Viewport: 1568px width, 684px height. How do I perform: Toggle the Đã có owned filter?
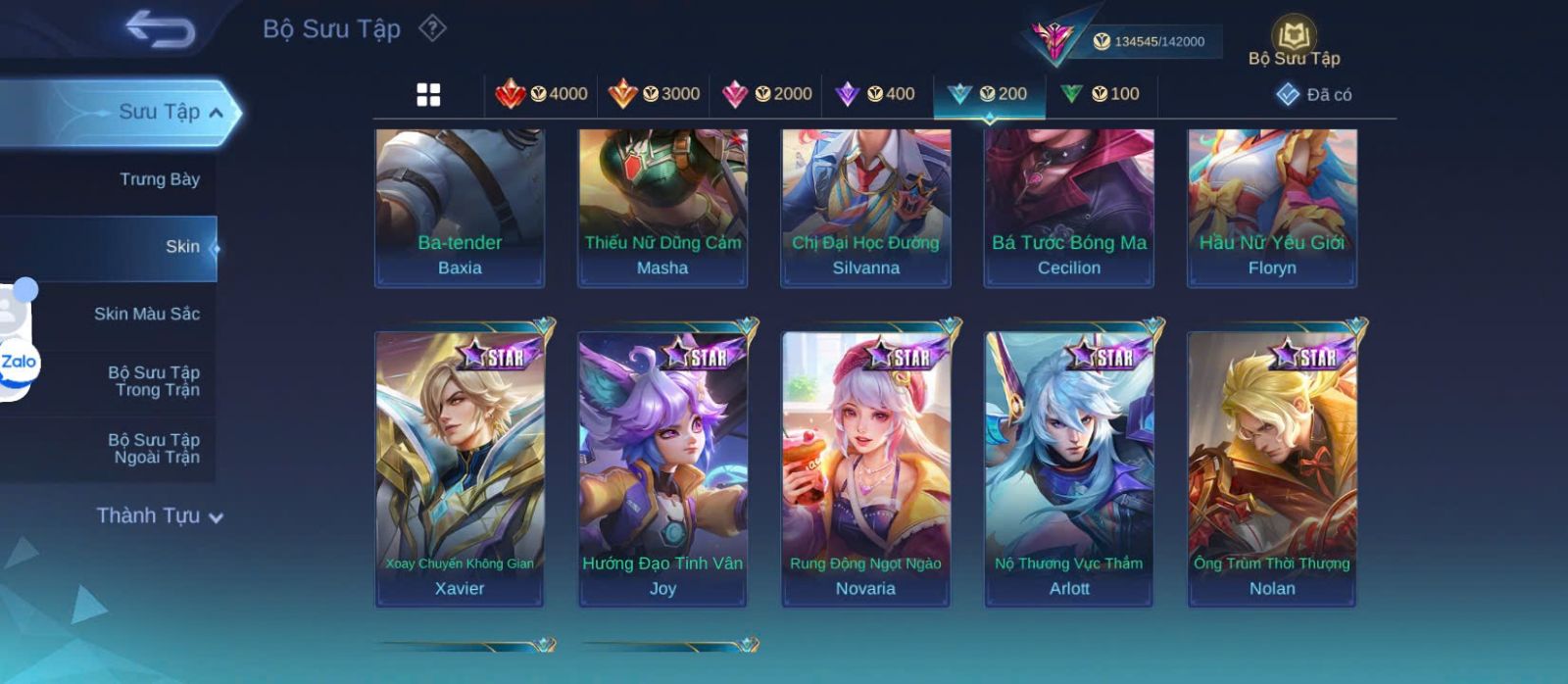[1314, 94]
